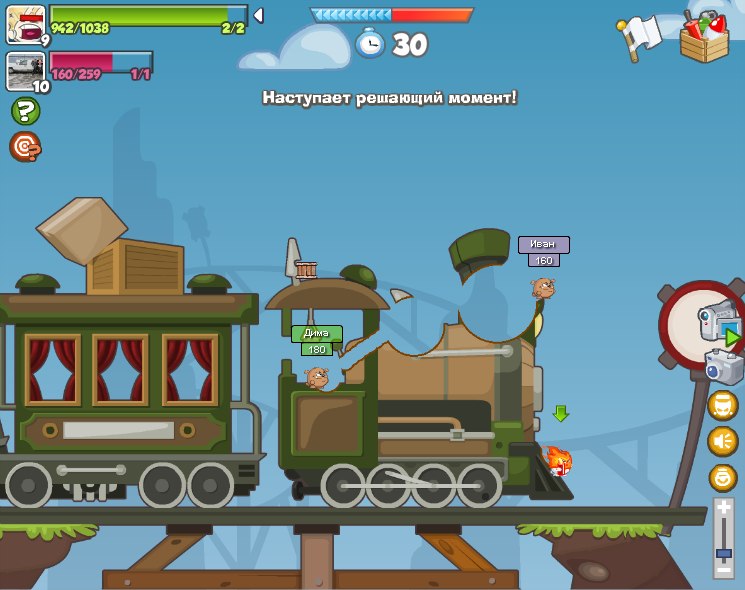Take a screenshot with the photo camera
Image resolution: width=745 pixels, height=590 pixels.
tap(723, 367)
